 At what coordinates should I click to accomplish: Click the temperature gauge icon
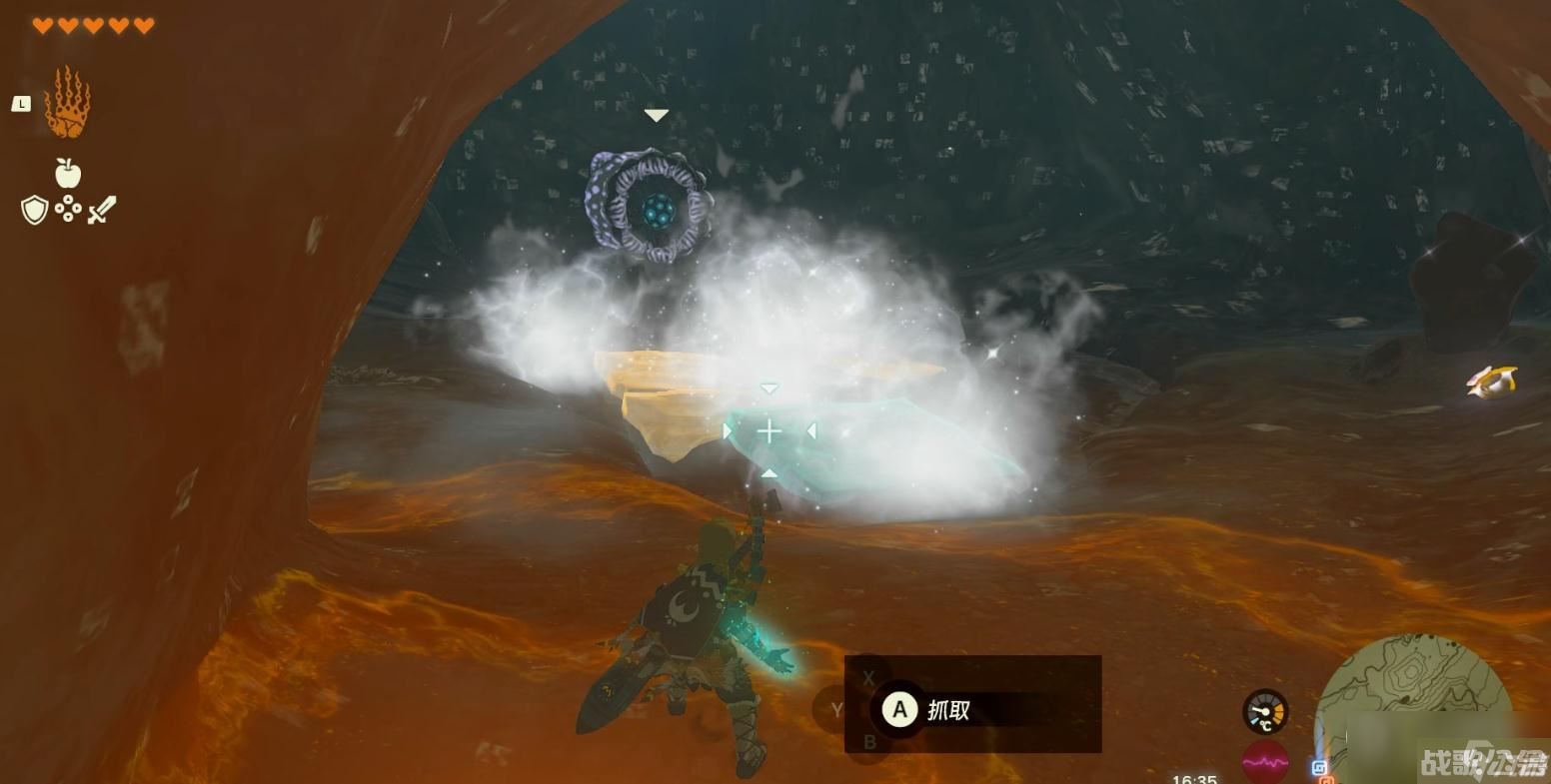click(1265, 712)
